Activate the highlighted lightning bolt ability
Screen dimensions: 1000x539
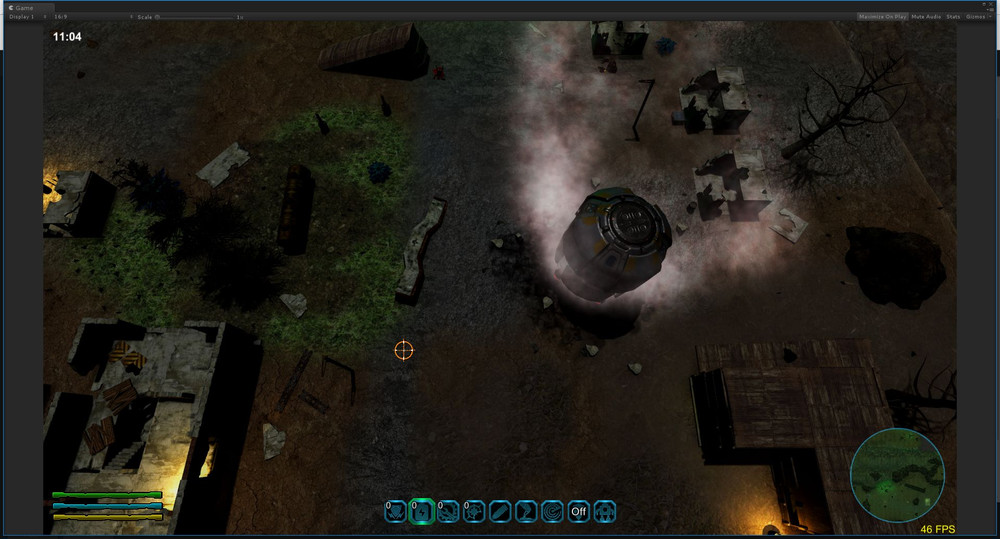422,512
